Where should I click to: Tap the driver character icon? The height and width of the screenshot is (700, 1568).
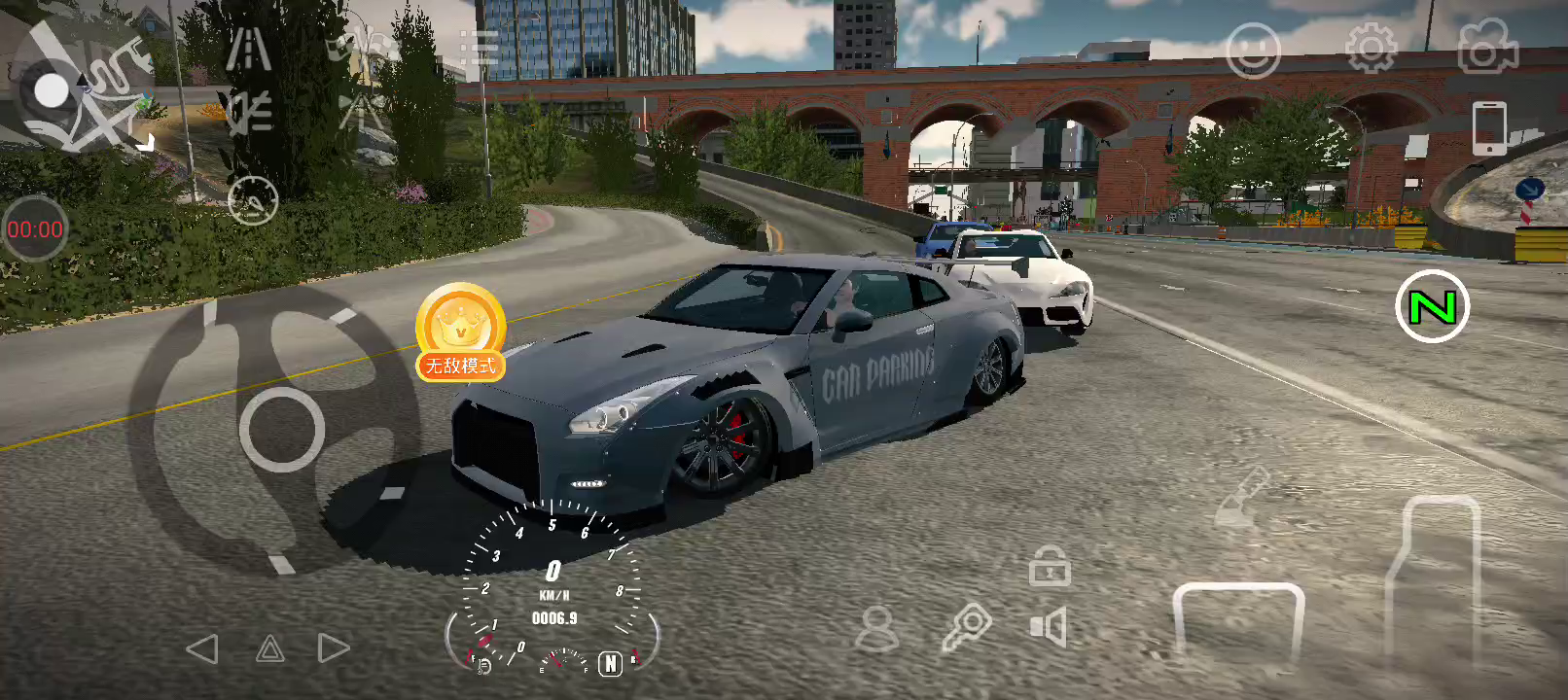[x=876, y=628]
